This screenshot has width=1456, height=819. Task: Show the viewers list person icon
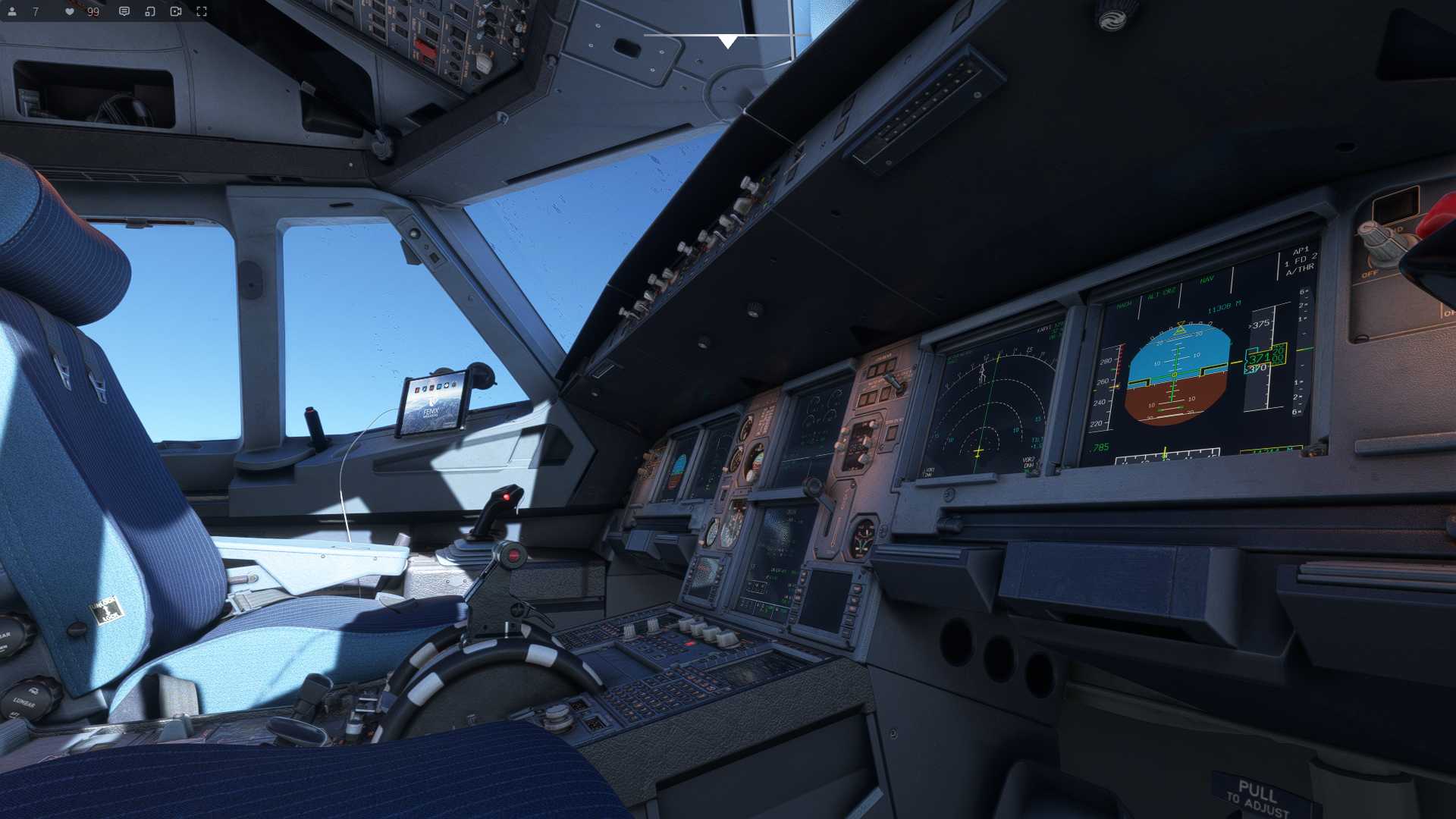(12, 11)
